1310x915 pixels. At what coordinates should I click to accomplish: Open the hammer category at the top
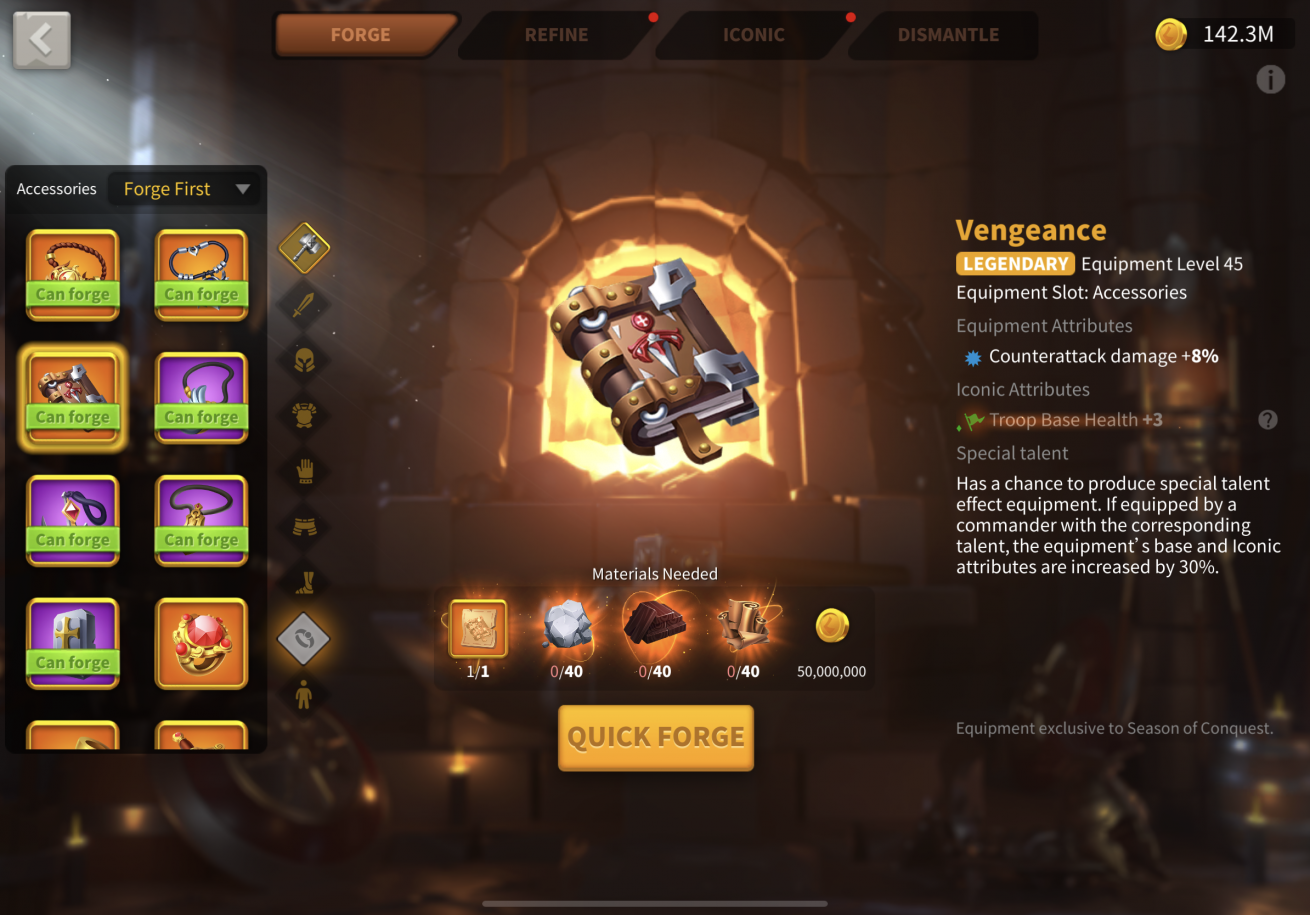tap(304, 247)
